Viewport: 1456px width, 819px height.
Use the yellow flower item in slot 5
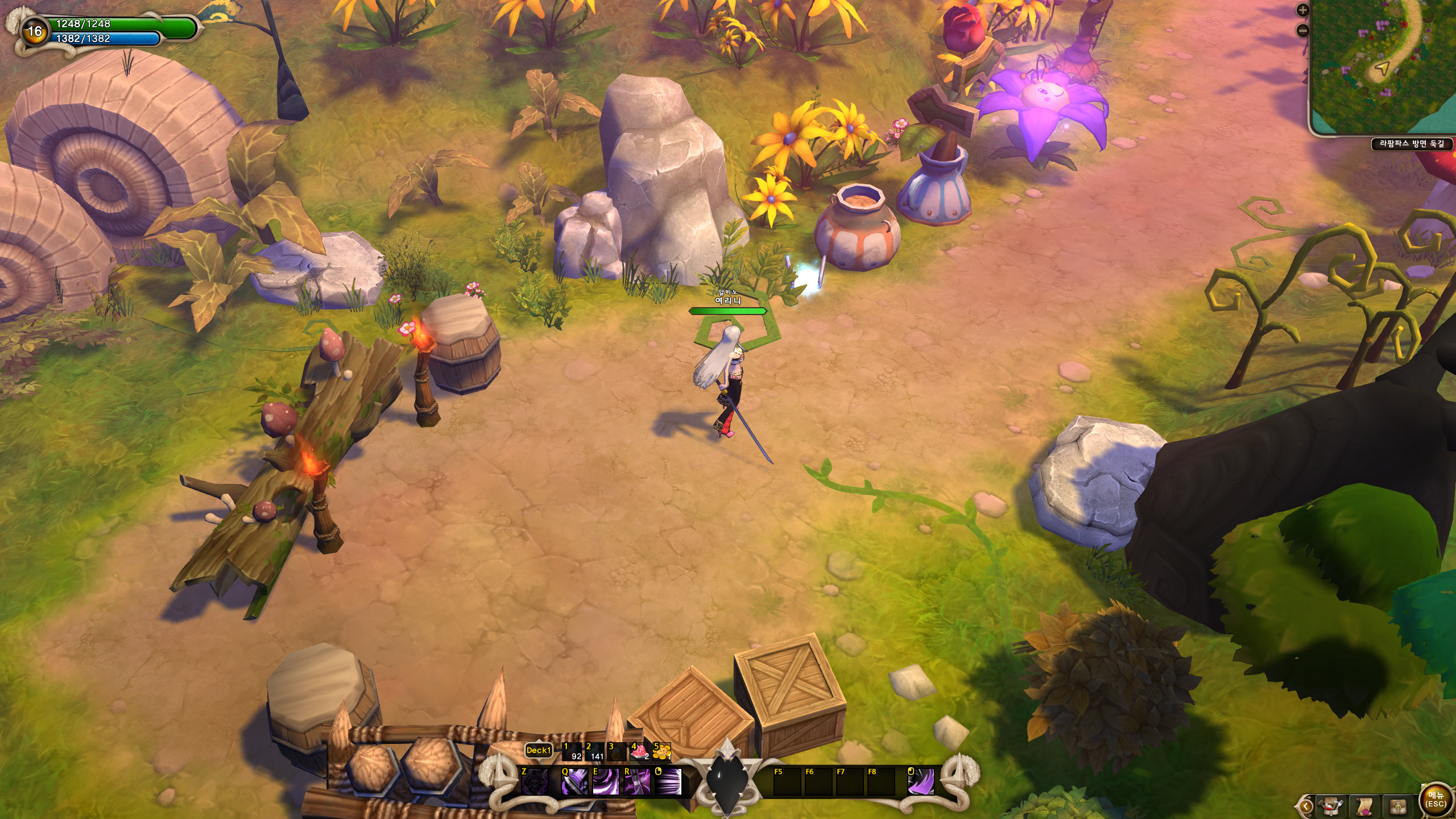pyautogui.click(x=661, y=752)
